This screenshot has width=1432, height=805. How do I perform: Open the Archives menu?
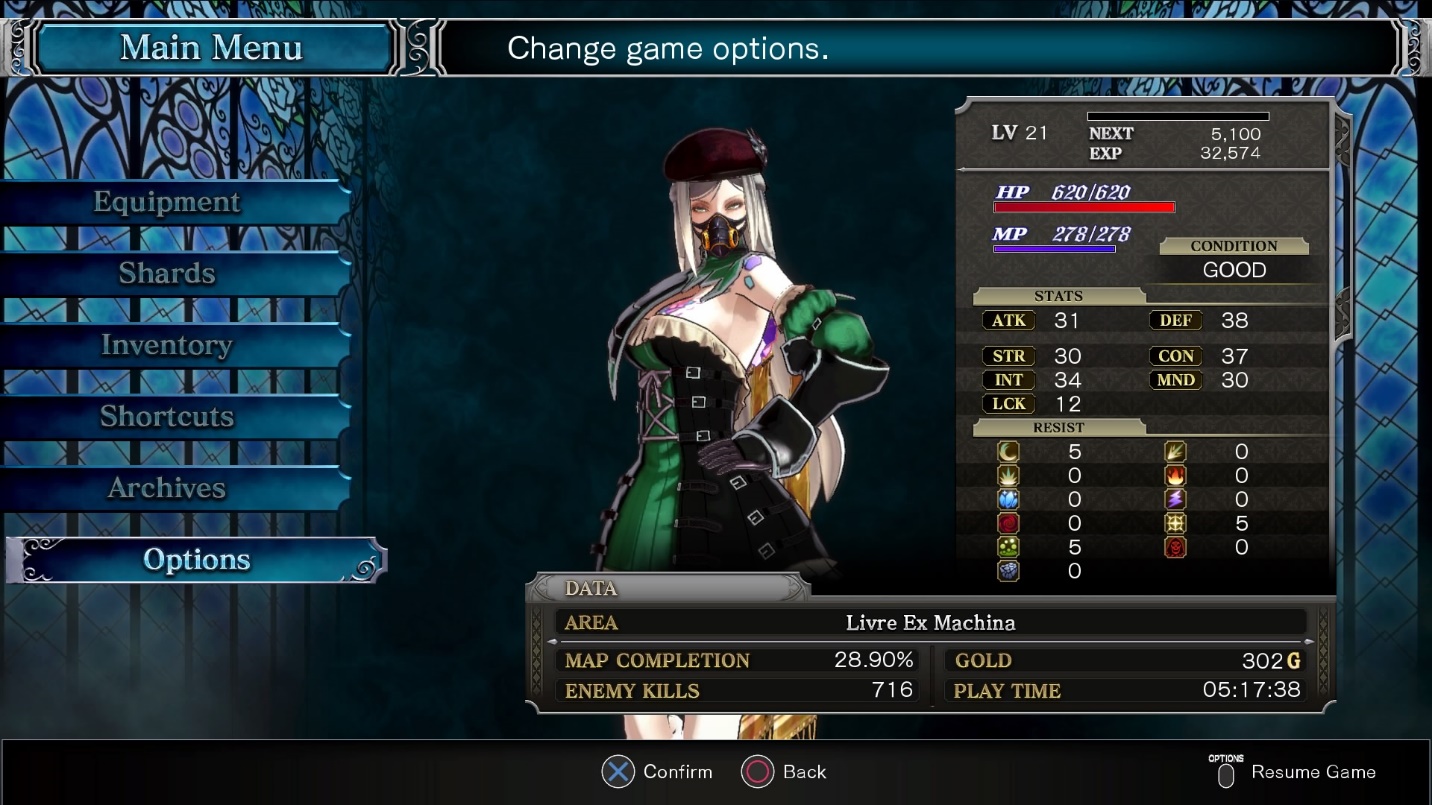pyautogui.click(x=167, y=488)
